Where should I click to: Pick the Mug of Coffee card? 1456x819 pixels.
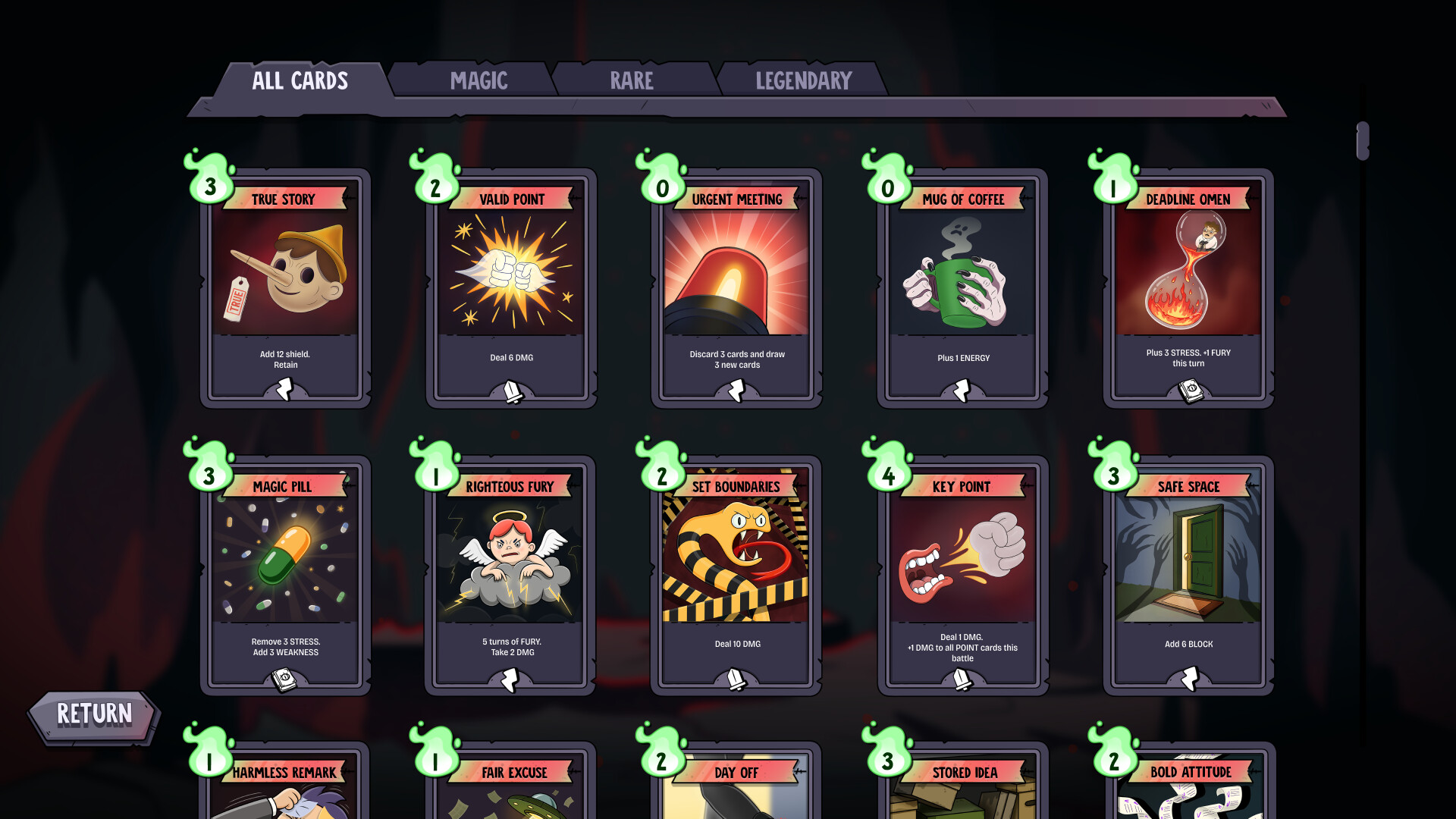click(962, 288)
